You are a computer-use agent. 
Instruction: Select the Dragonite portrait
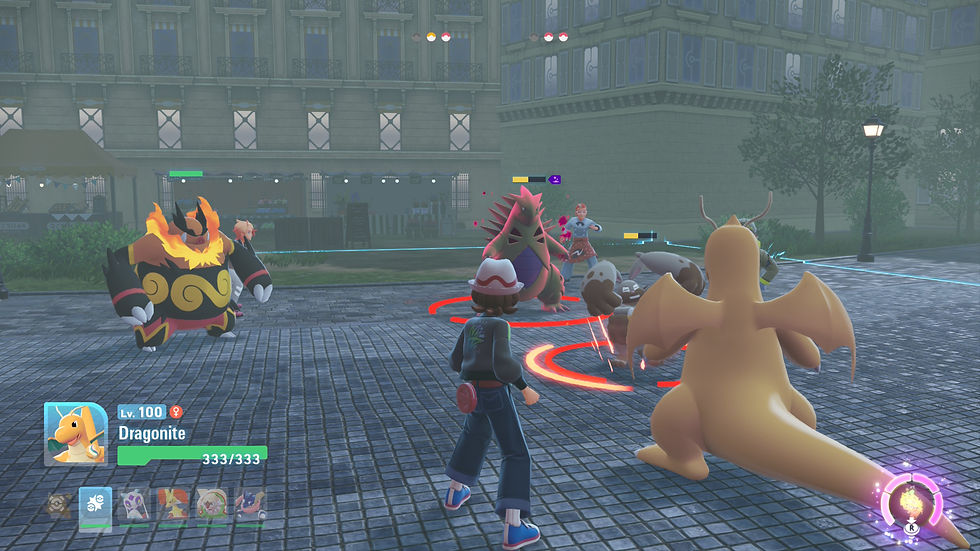75,433
